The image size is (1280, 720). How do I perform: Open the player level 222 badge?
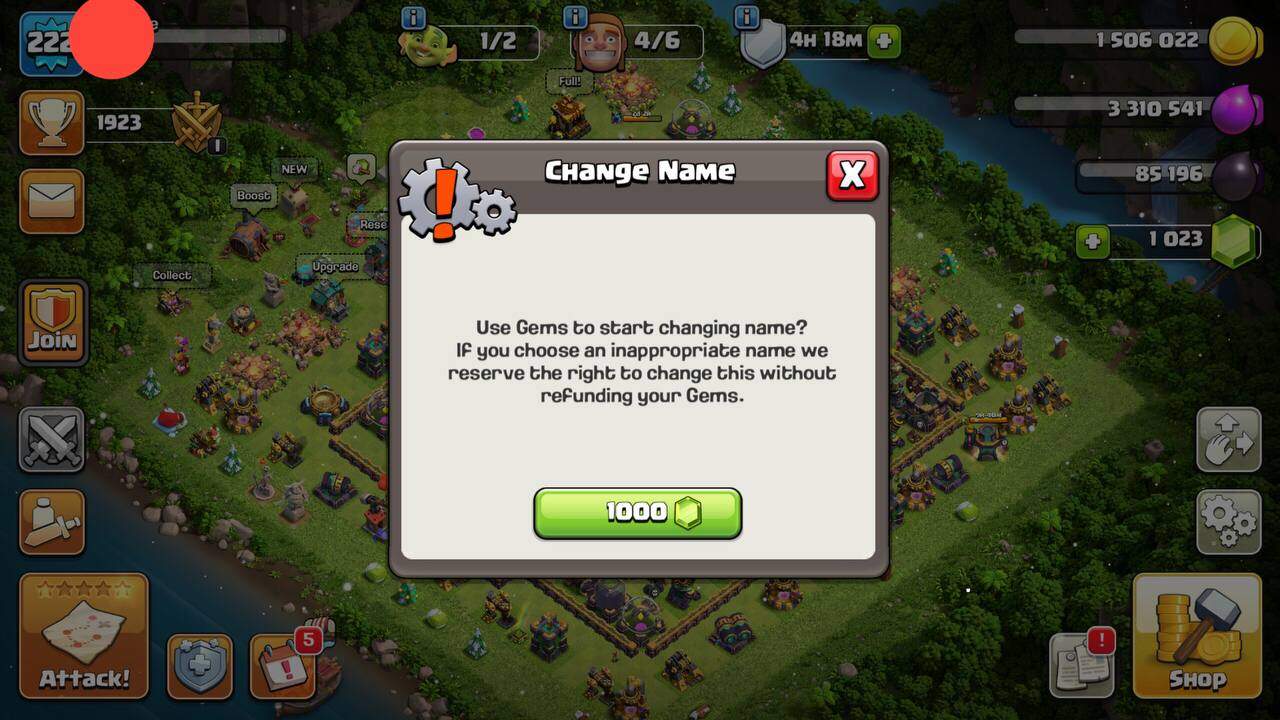click(x=50, y=43)
